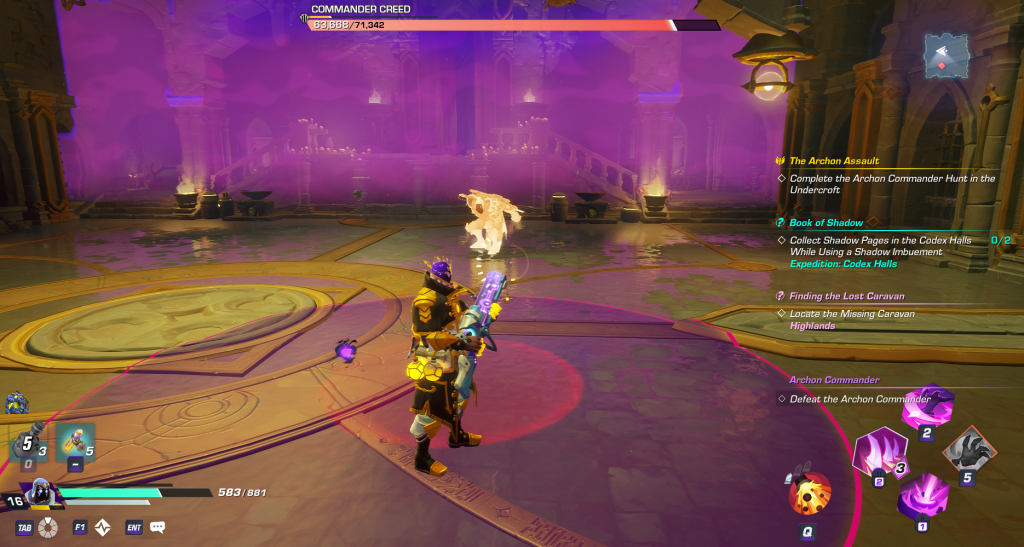The width and height of the screenshot is (1024, 547).
Task: Open the minimap in the corner
Action: click(944, 55)
